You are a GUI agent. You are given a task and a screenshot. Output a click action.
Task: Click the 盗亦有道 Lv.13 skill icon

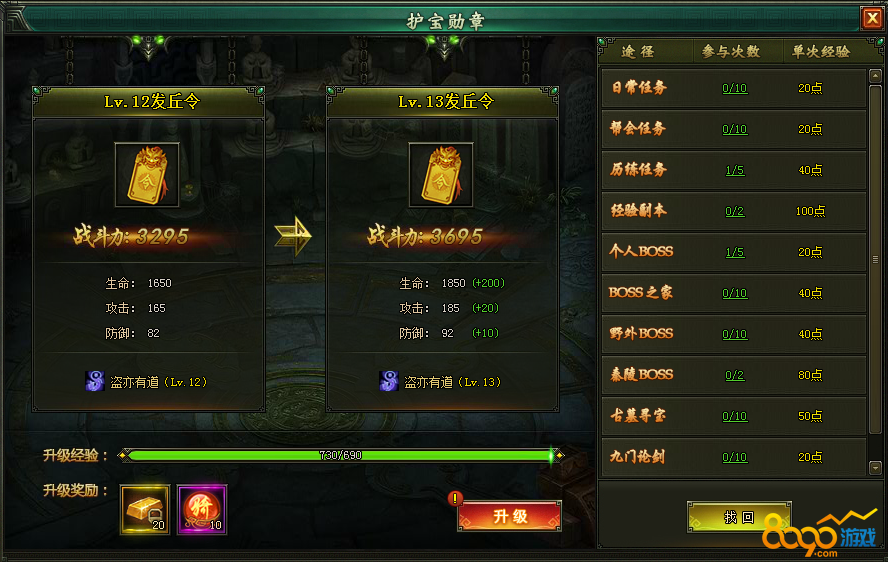[x=389, y=381]
